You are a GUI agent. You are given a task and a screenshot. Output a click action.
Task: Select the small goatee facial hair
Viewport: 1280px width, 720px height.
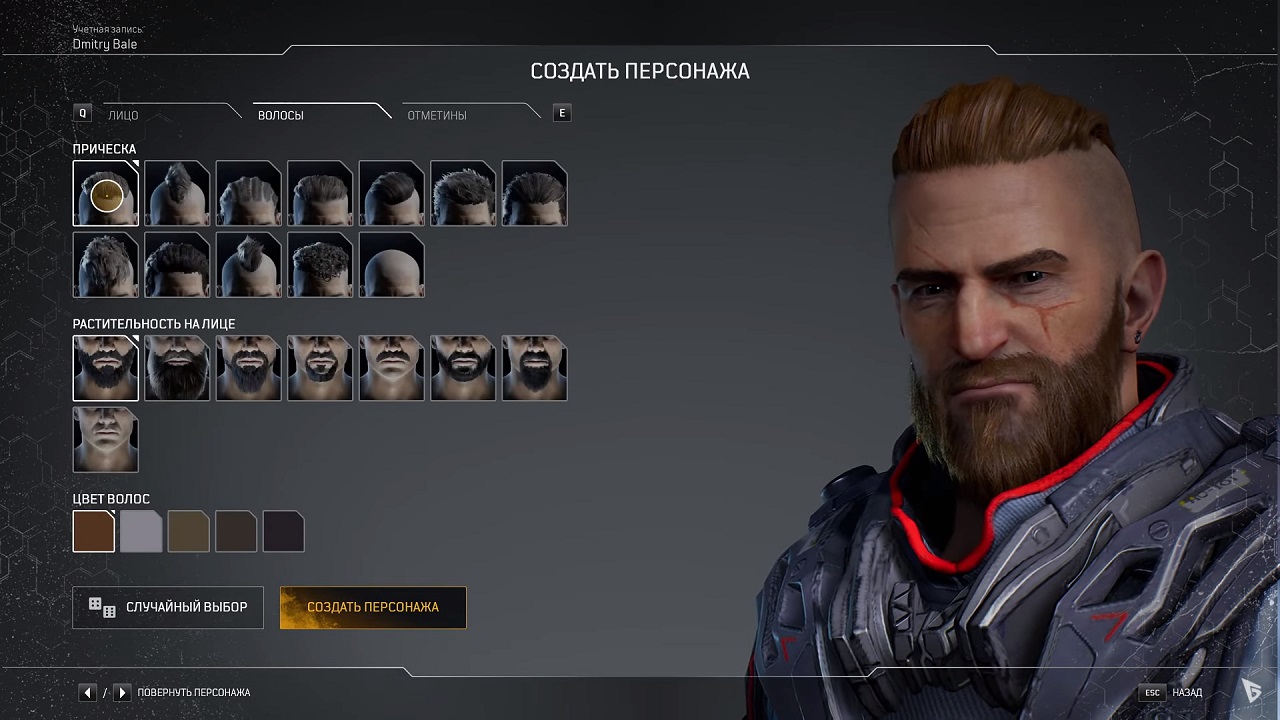(x=320, y=368)
